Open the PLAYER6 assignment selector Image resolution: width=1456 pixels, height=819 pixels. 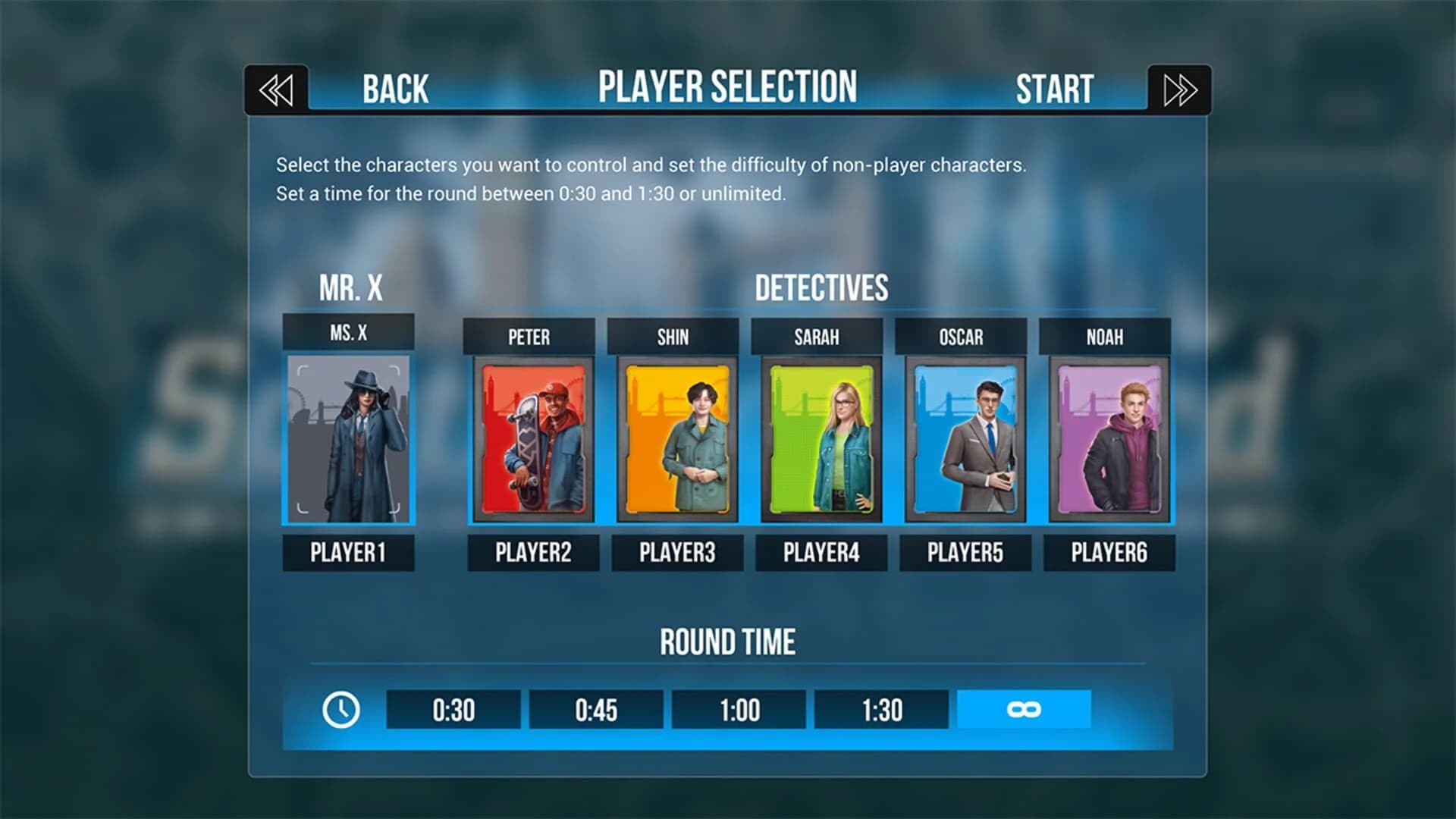pyautogui.click(x=1108, y=552)
